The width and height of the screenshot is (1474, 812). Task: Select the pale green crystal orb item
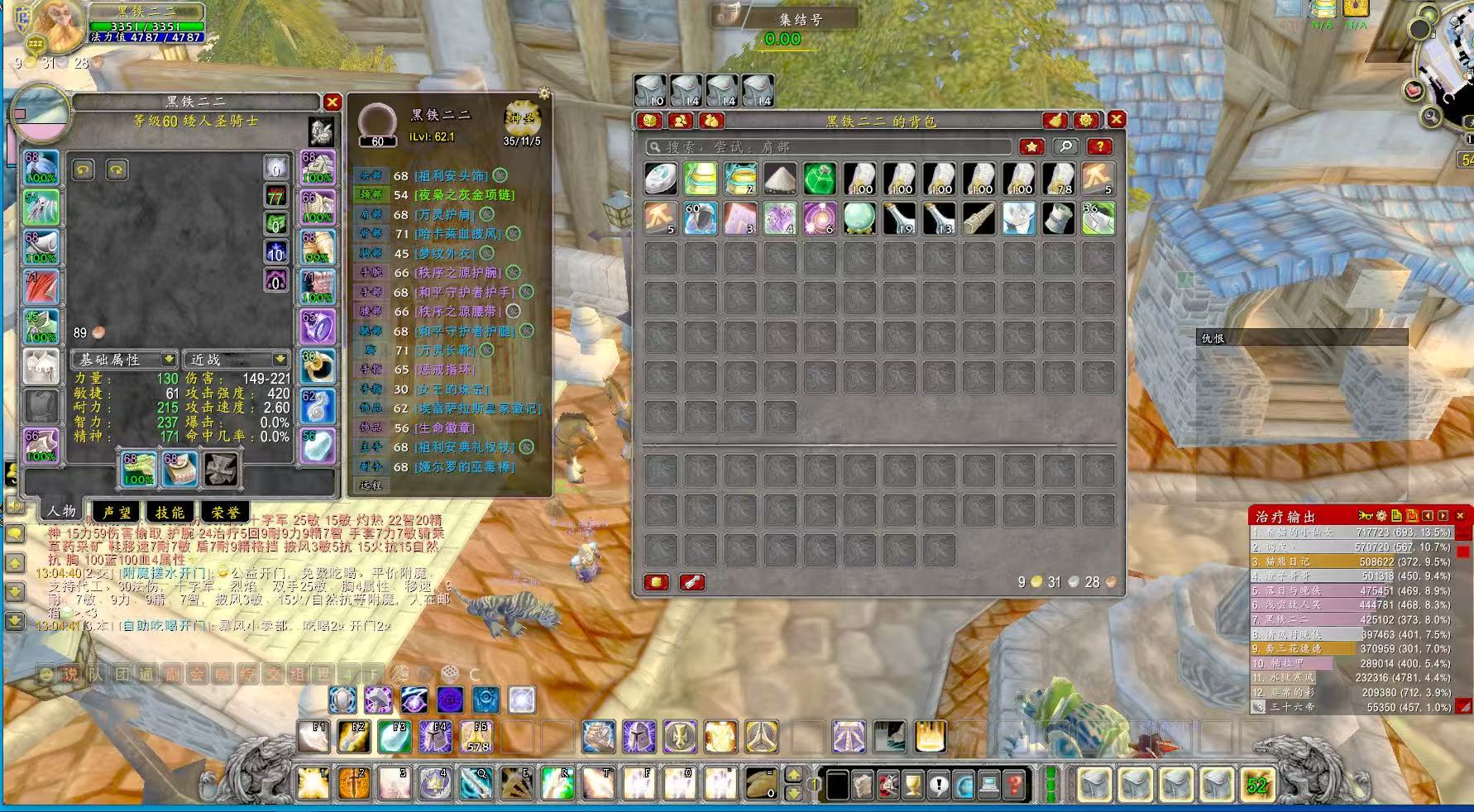(859, 218)
